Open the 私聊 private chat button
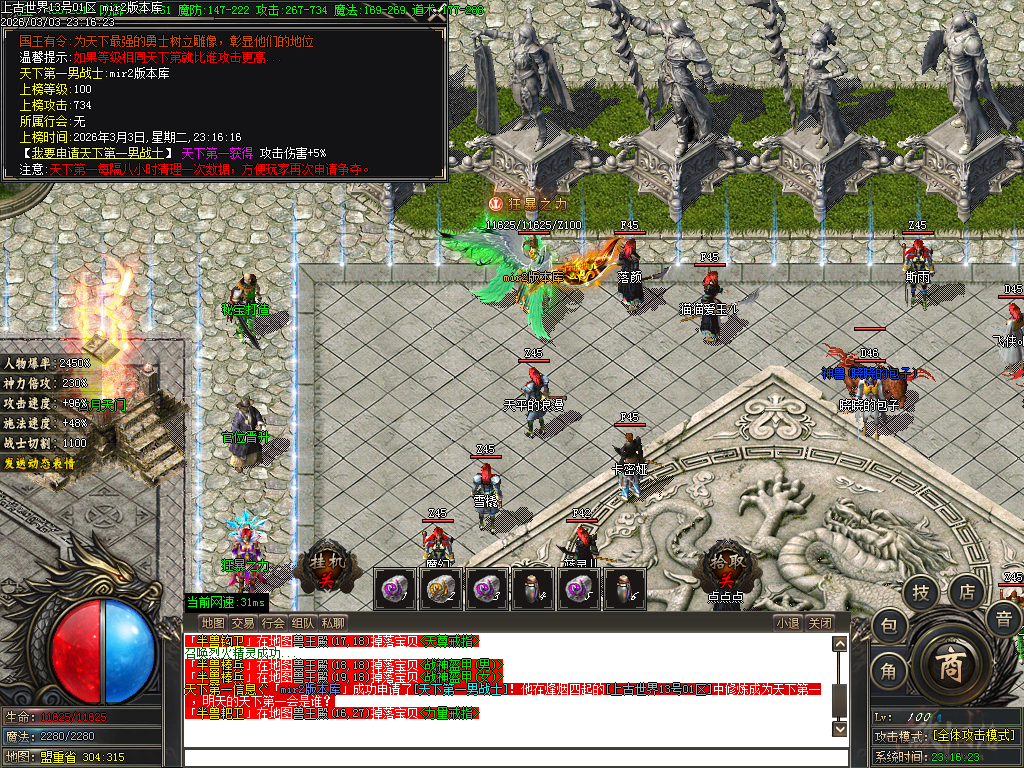The width and height of the screenshot is (1024, 768). coord(333,623)
